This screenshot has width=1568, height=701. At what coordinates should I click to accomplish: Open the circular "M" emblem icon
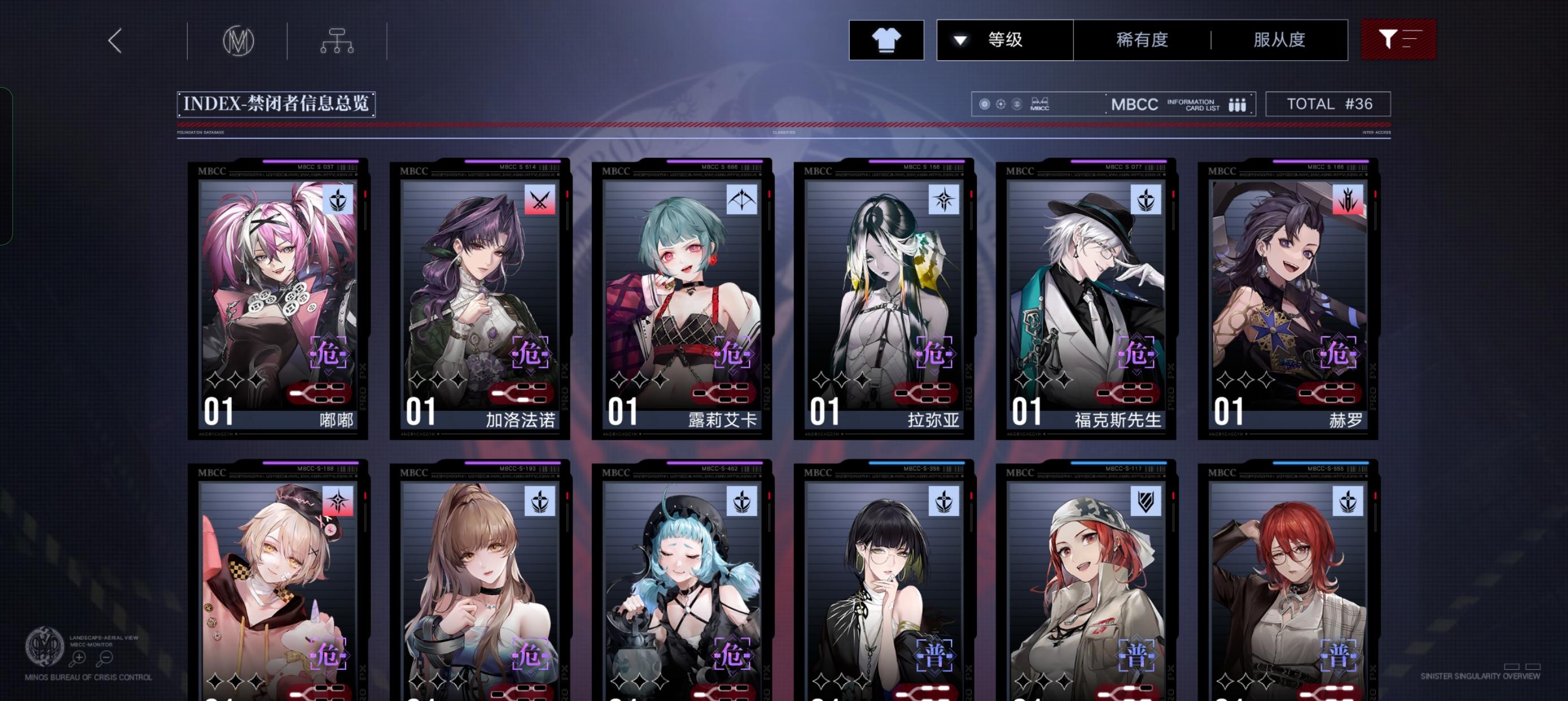tap(239, 40)
